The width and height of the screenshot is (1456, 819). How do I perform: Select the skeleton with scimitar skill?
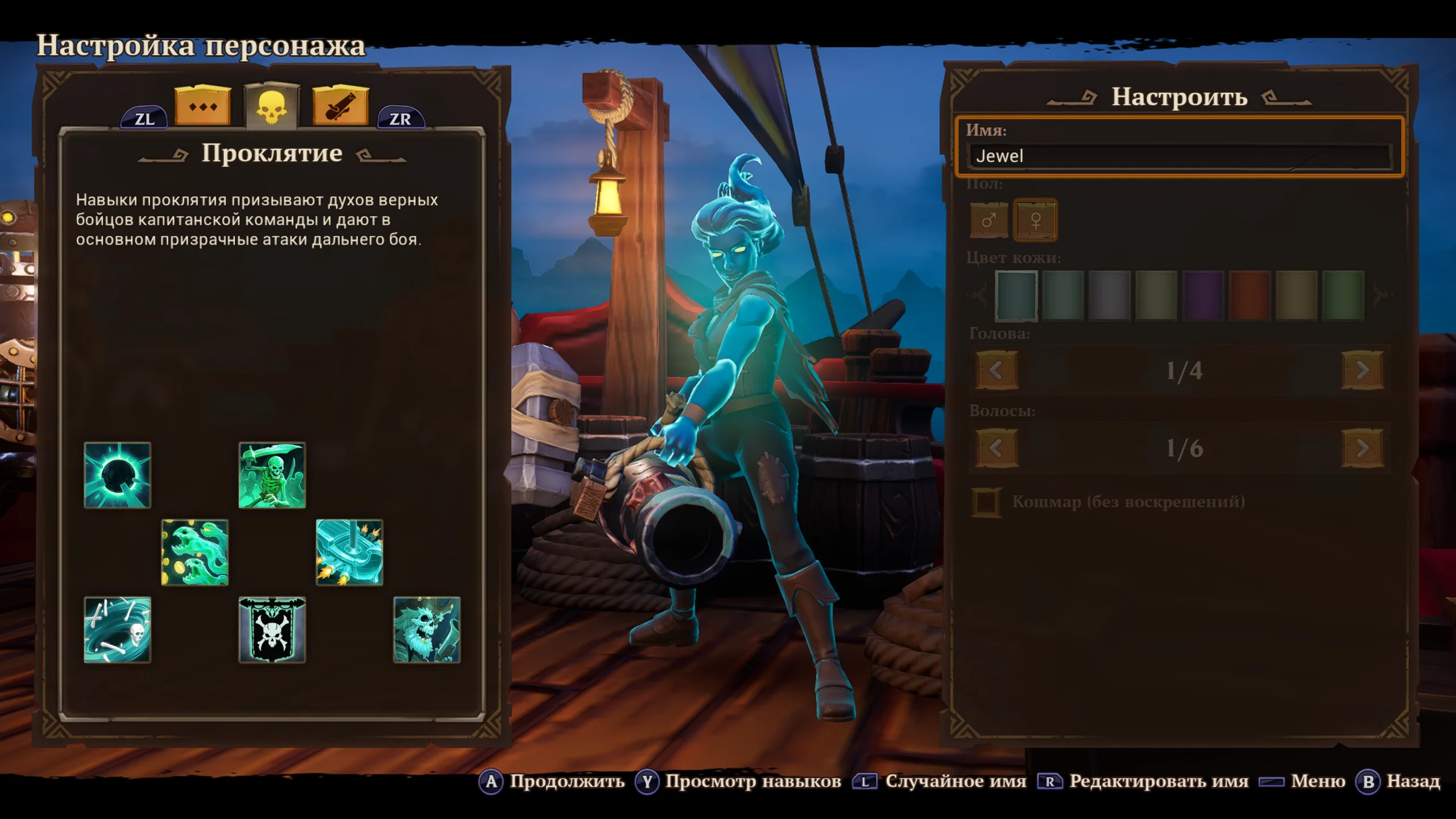[x=272, y=475]
